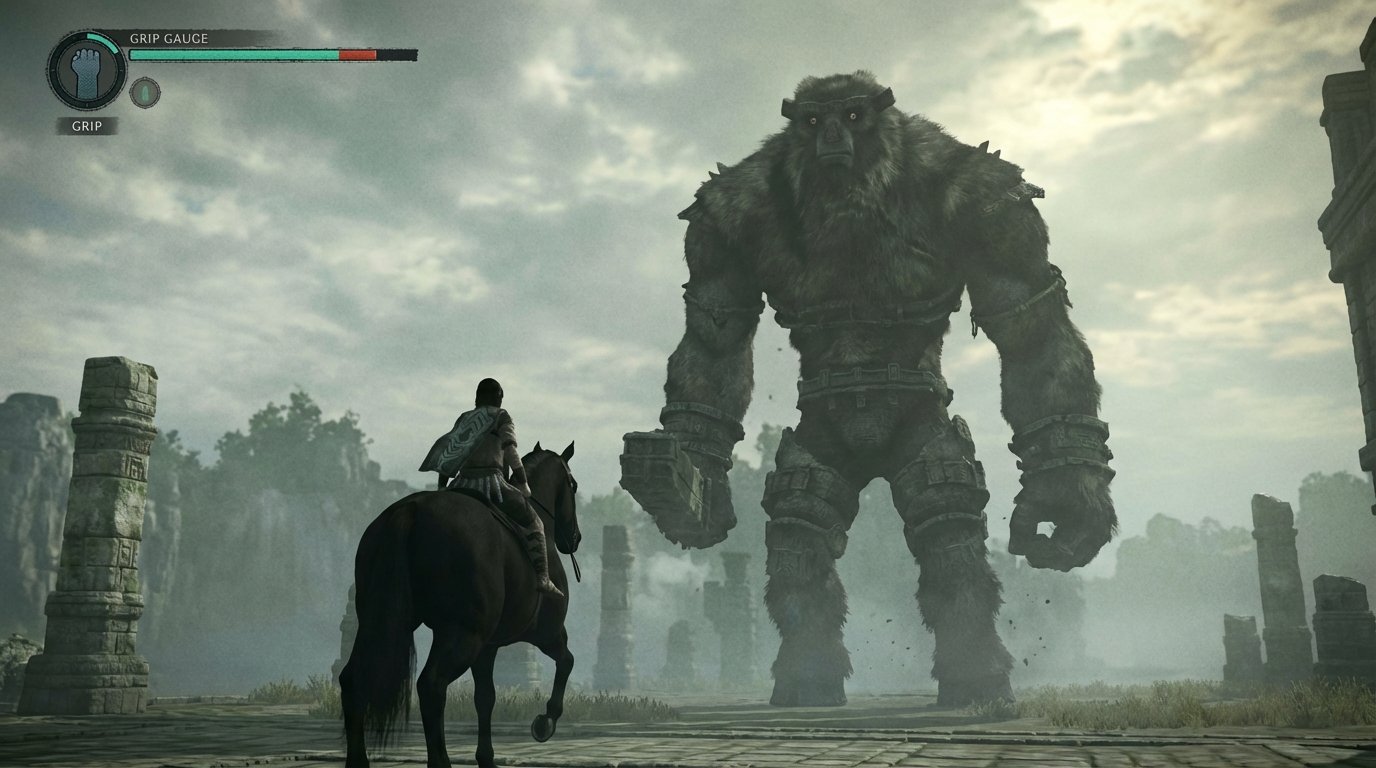Click the circular border around the grip icon
This screenshot has width=1376, height=768.
54,72
